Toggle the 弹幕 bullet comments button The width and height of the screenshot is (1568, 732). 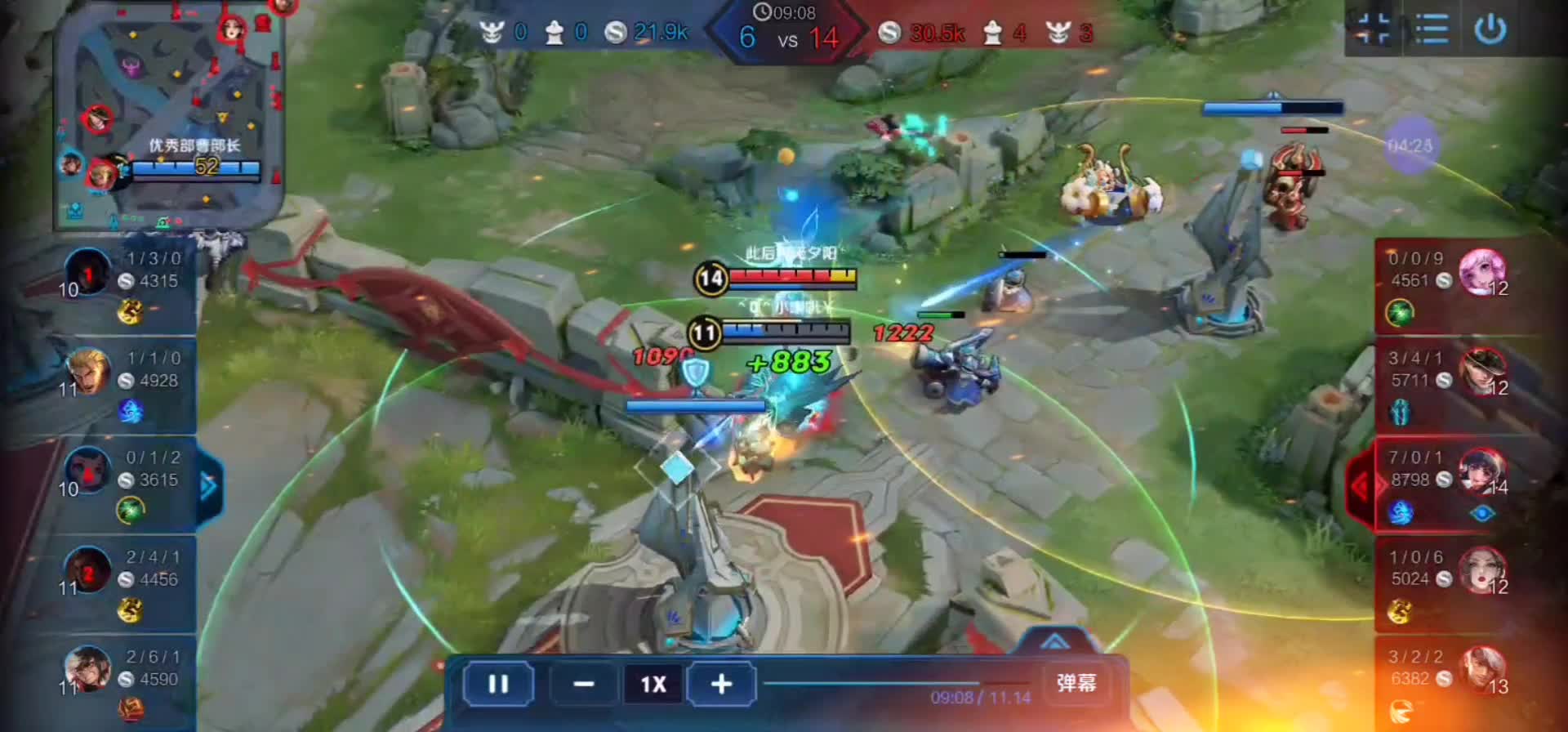coord(1076,683)
